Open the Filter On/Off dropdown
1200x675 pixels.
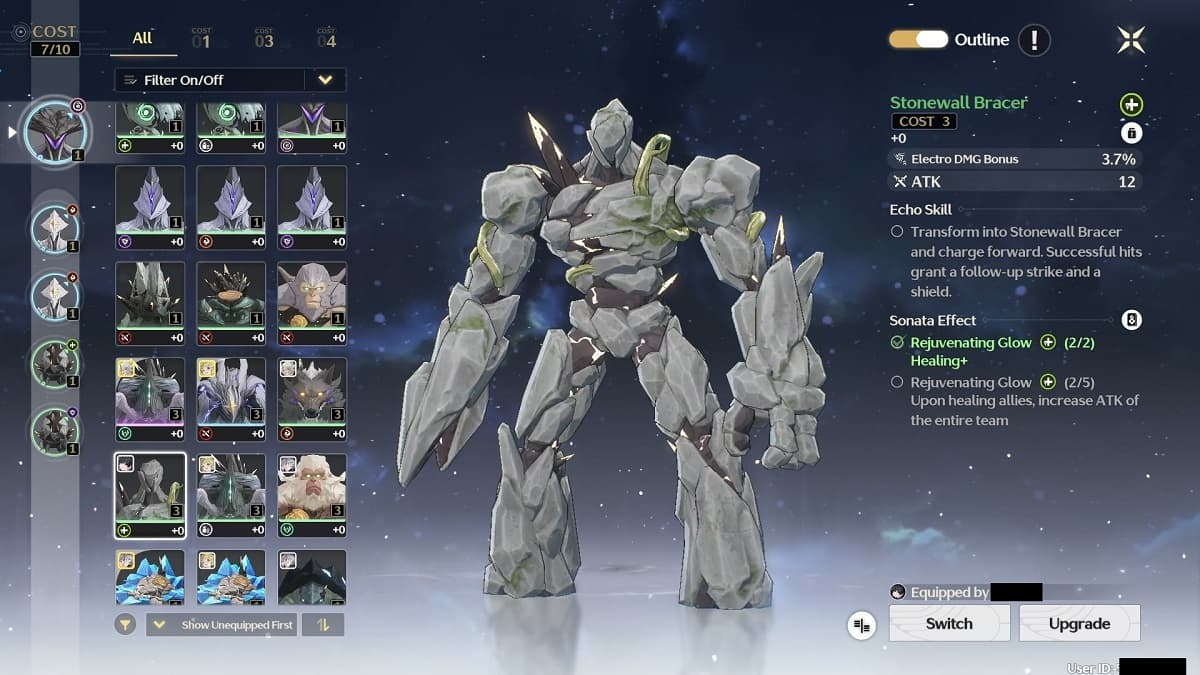[x=325, y=80]
